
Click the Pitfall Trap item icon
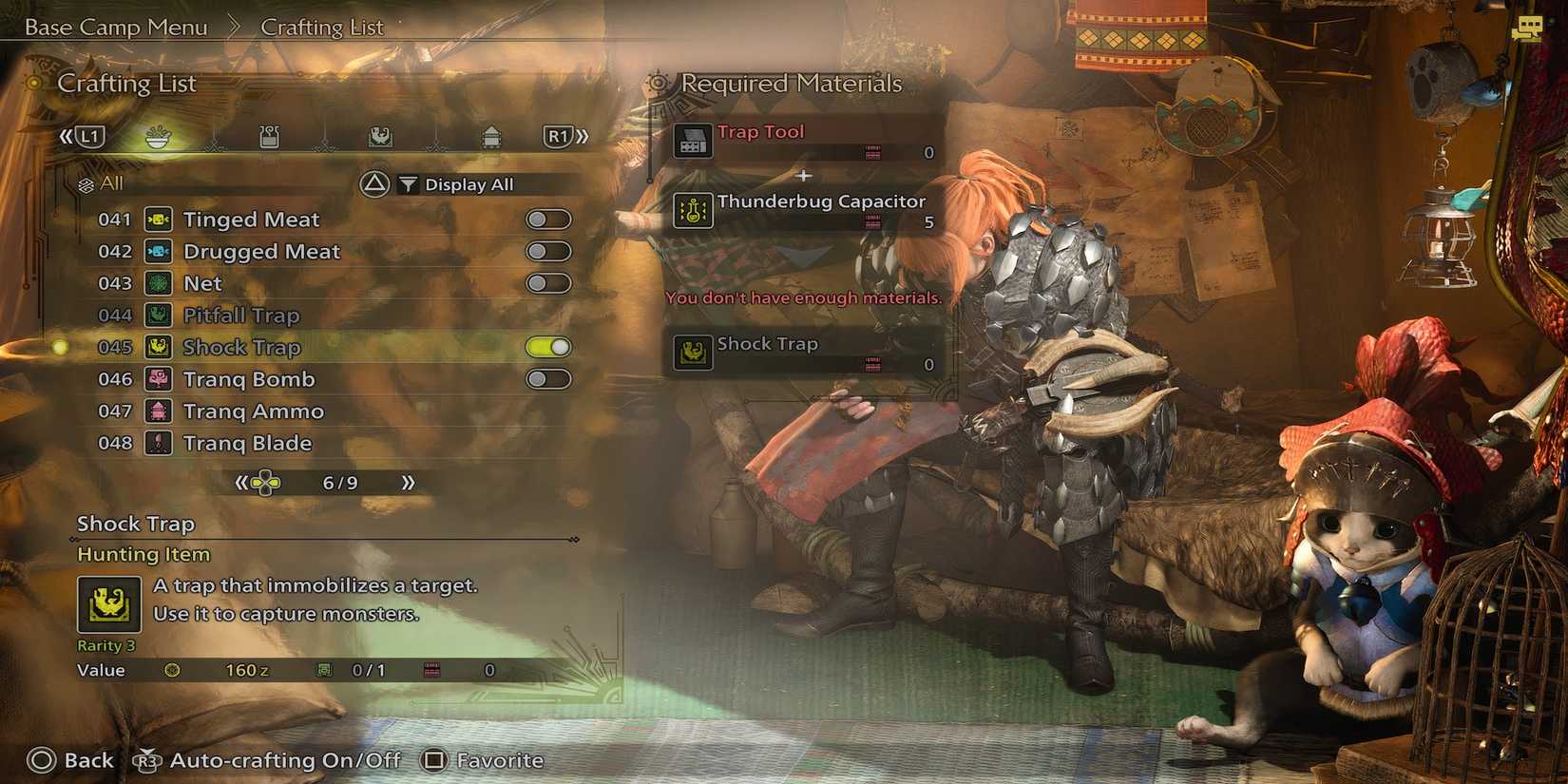[157, 315]
